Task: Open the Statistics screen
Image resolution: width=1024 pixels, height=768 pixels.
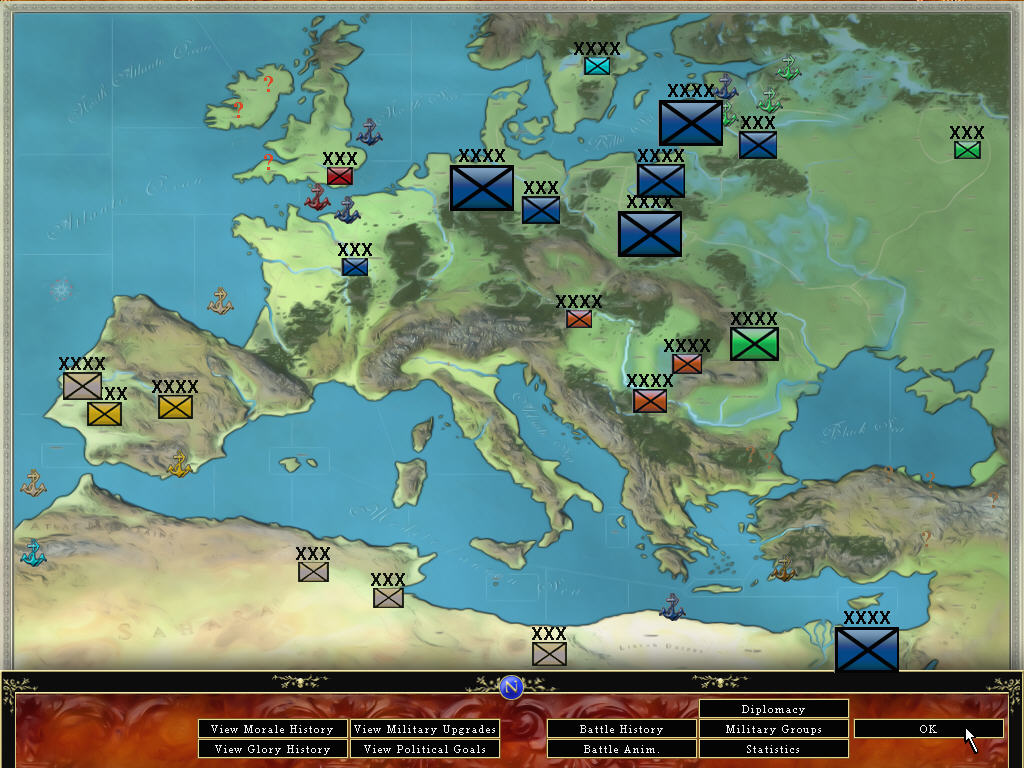Action: point(773,749)
